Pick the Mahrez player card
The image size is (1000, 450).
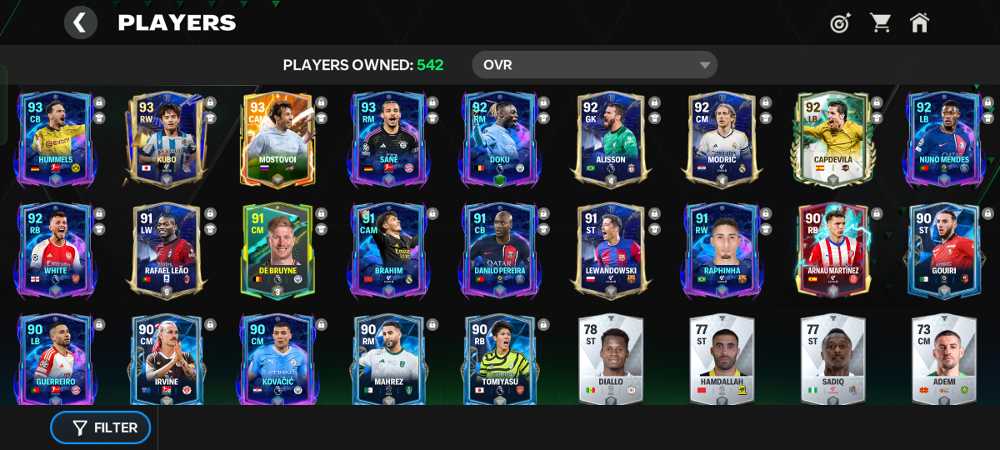[388, 358]
